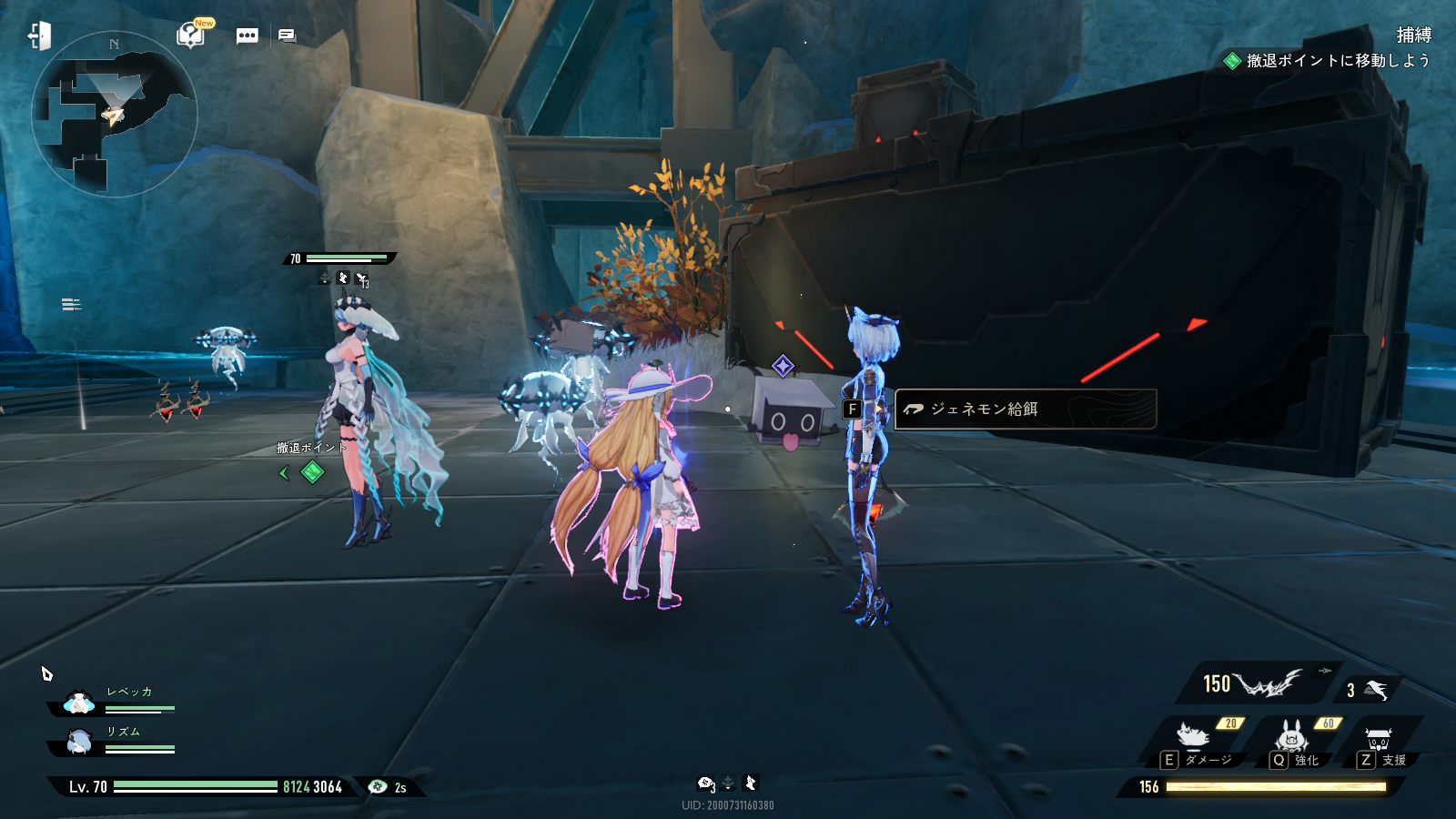Select the ジェネモン給餌 interaction prompt
This screenshot has height=819, width=1456.
1025,409
